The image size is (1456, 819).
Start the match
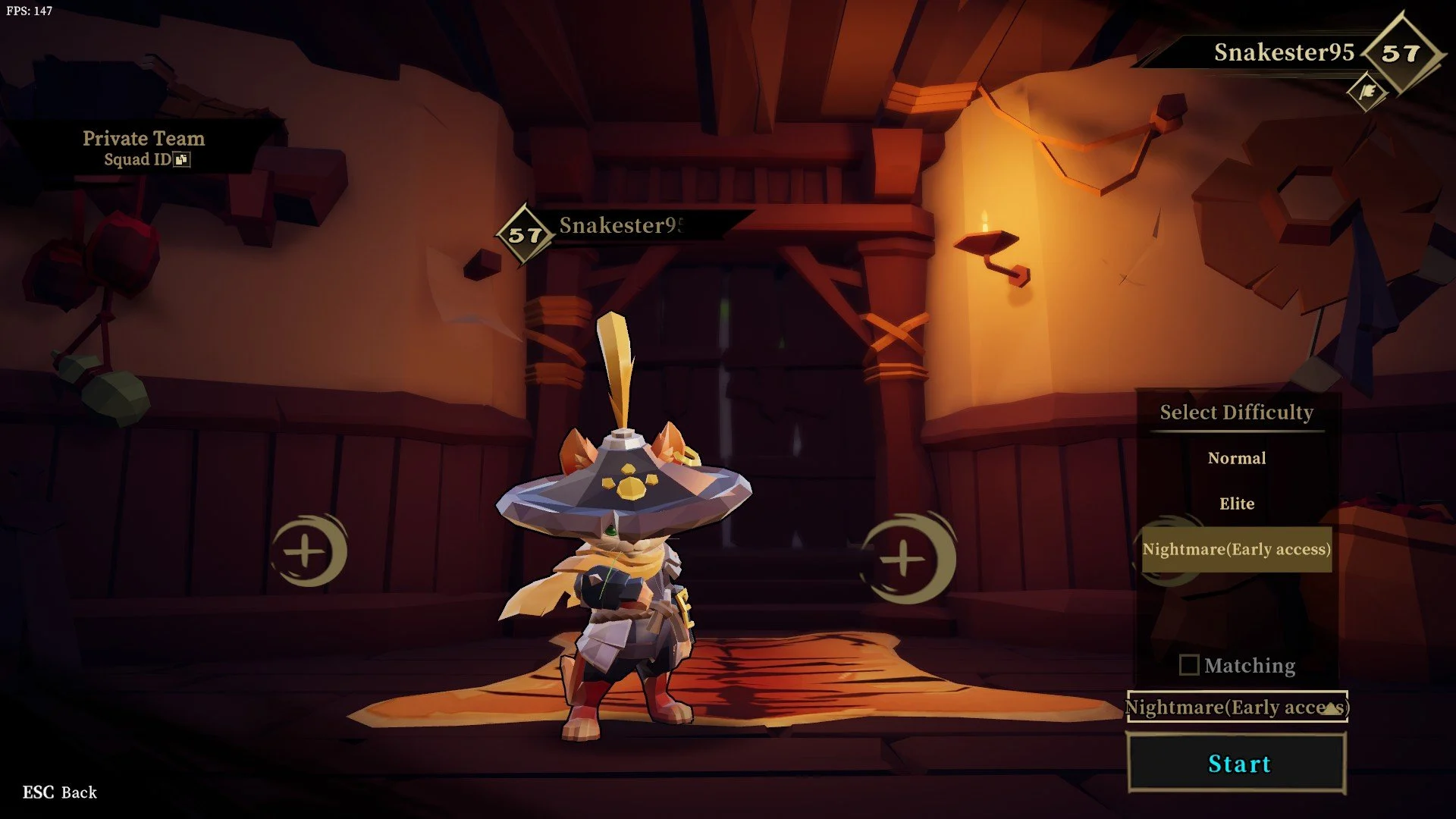1237,763
